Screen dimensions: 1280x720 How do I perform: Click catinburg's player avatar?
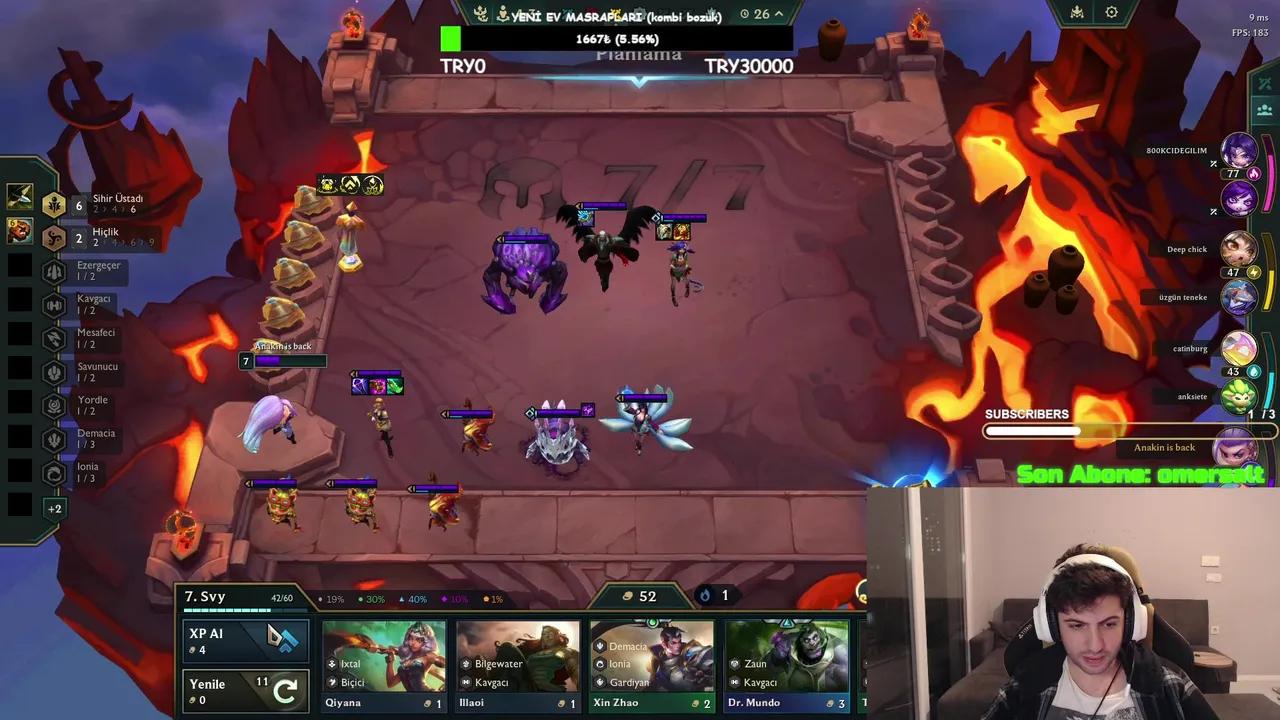[x=1240, y=348]
